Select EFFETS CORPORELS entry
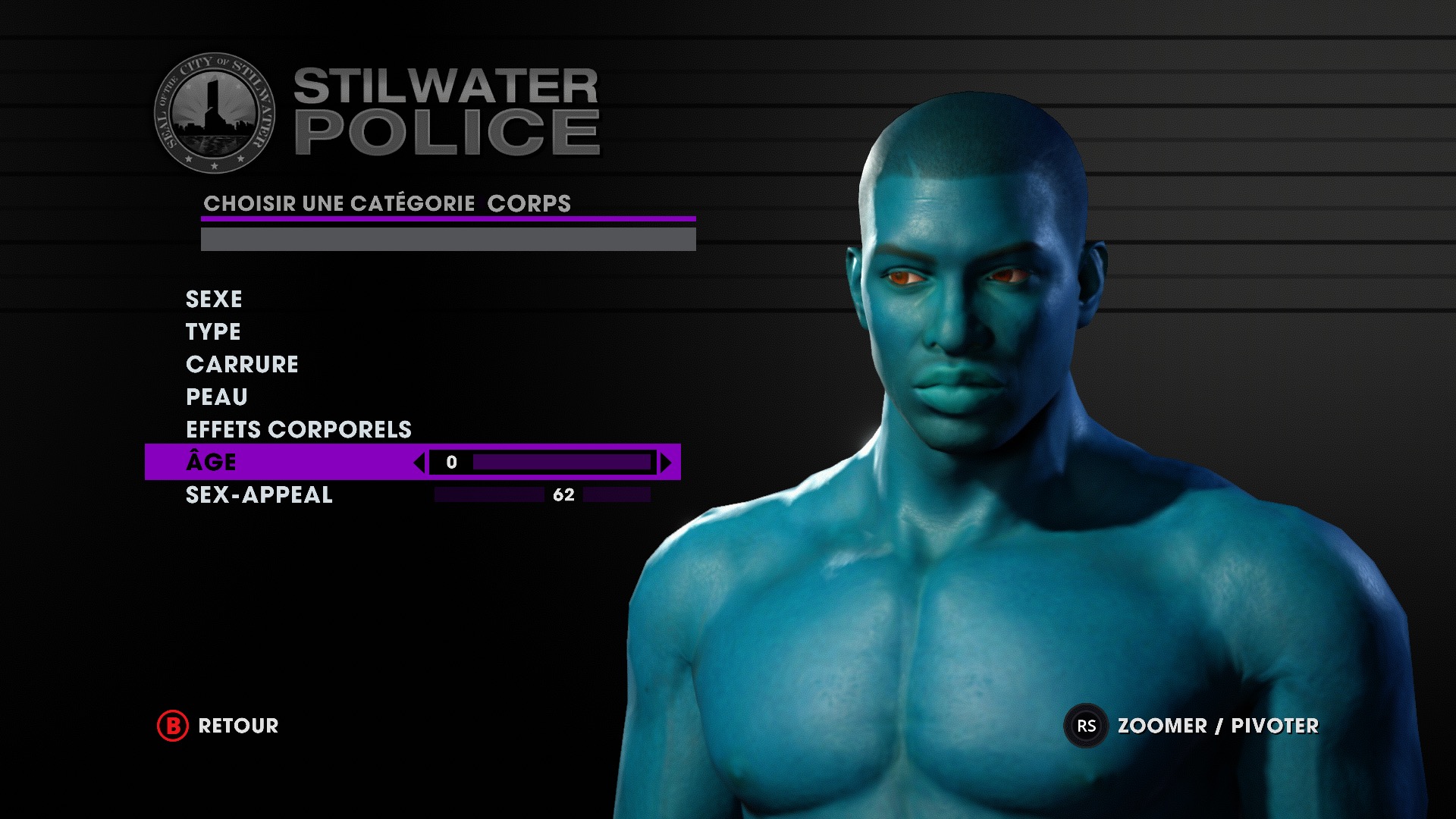The width and height of the screenshot is (1456, 819). pos(299,429)
